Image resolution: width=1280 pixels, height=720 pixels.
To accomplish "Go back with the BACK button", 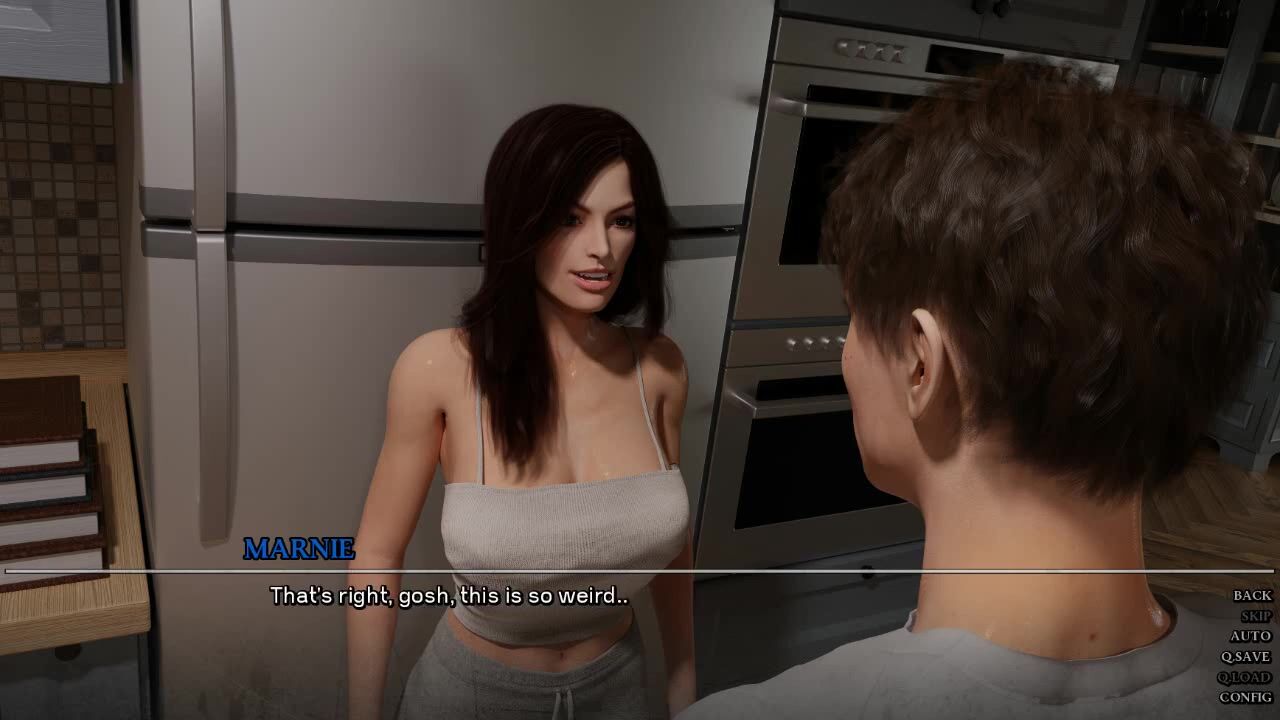I will [1252, 596].
